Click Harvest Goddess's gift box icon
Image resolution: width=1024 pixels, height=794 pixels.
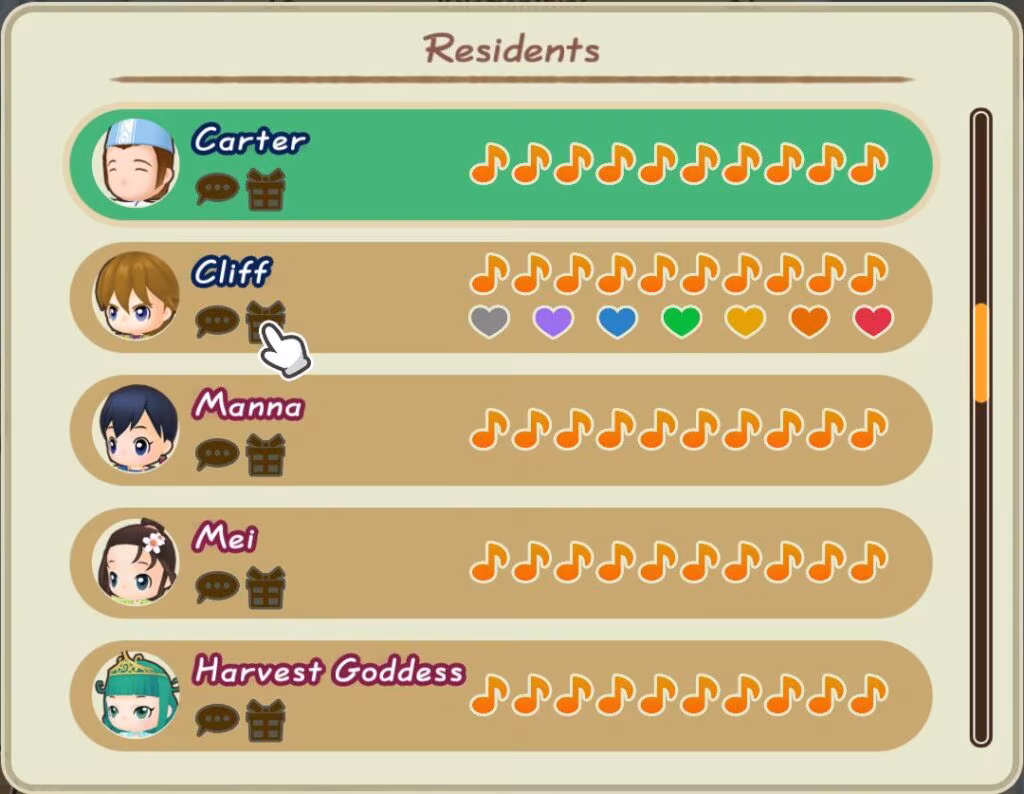click(265, 719)
